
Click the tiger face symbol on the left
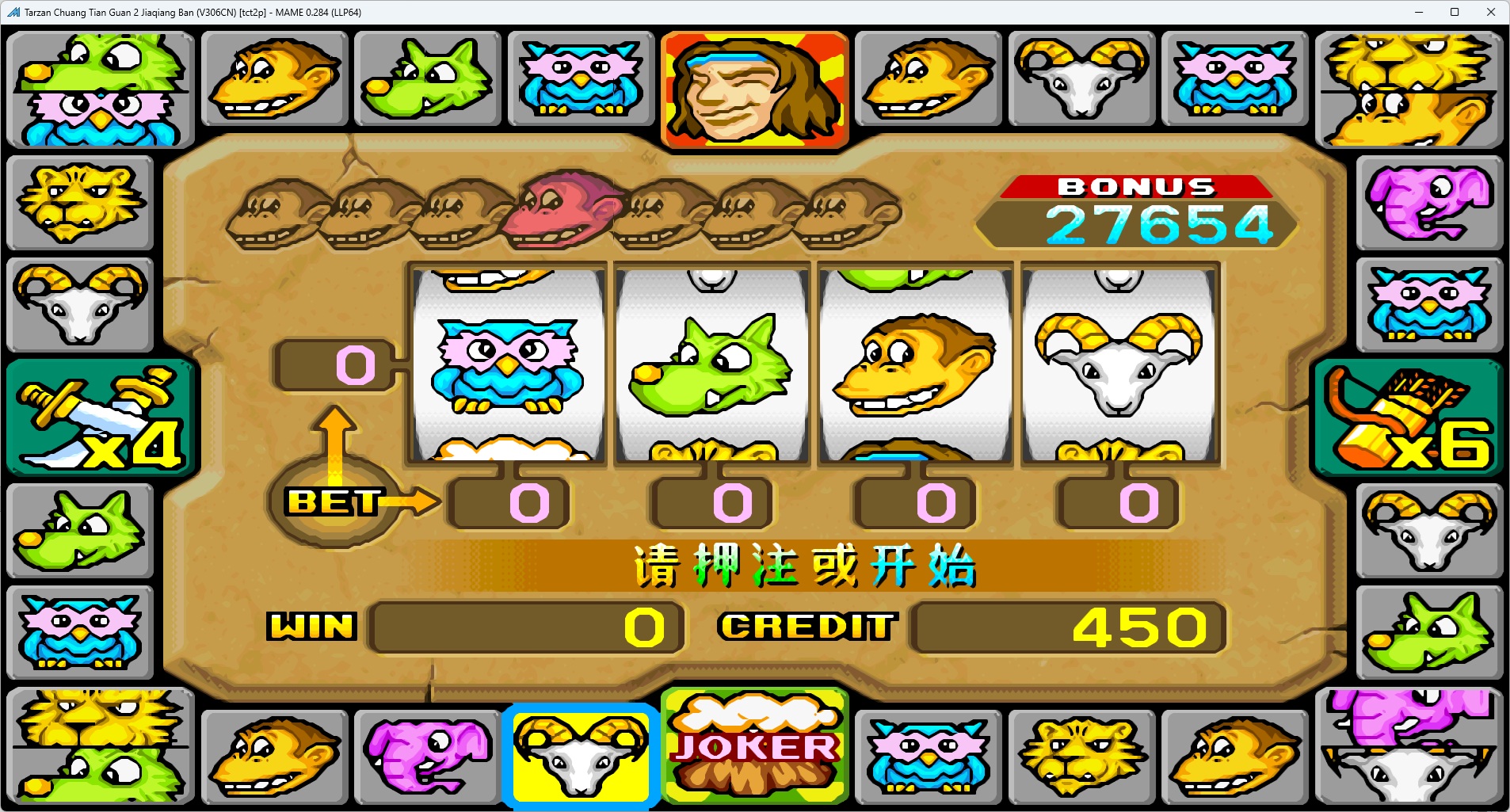pos(80,204)
